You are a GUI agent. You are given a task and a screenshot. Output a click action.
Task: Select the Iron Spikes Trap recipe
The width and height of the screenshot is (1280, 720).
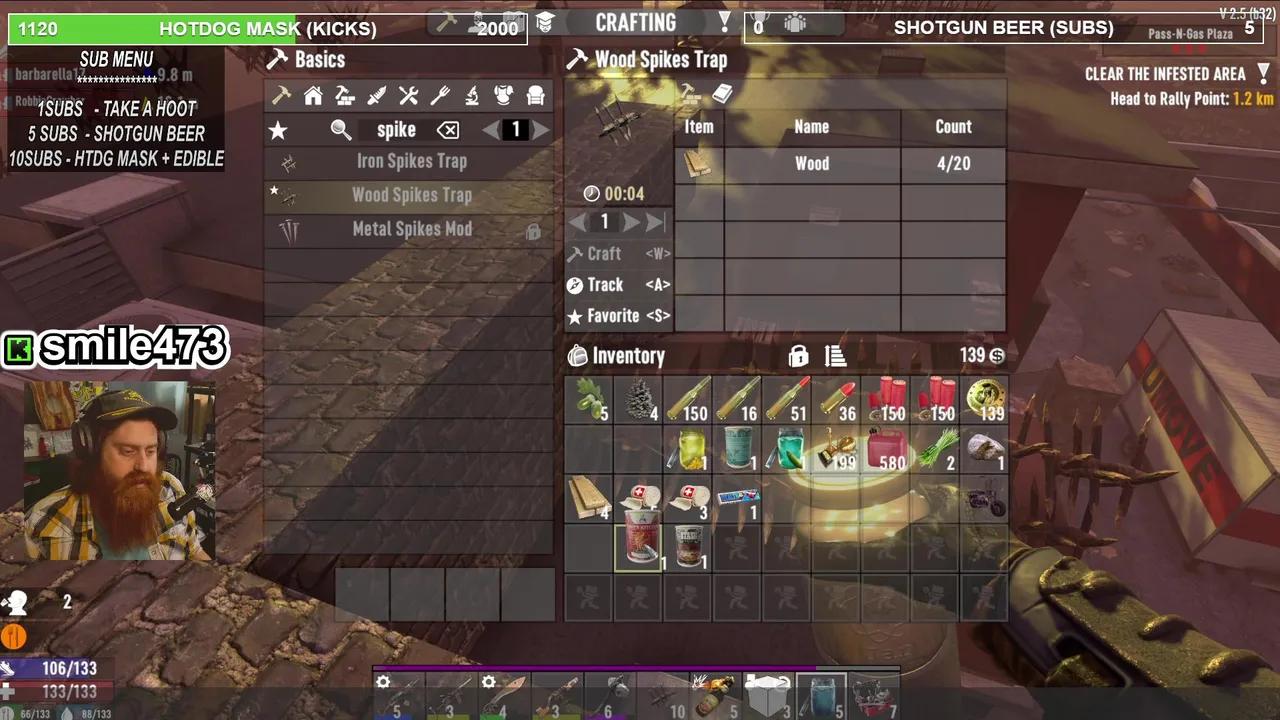[410, 161]
